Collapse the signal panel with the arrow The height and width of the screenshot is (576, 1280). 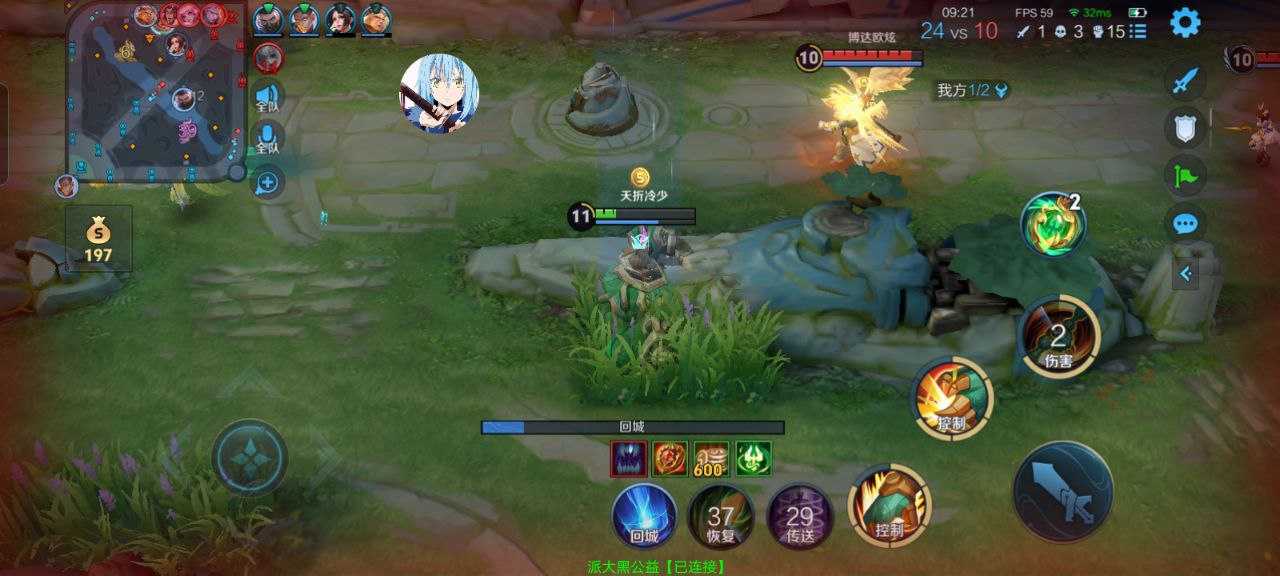coord(1185,273)
